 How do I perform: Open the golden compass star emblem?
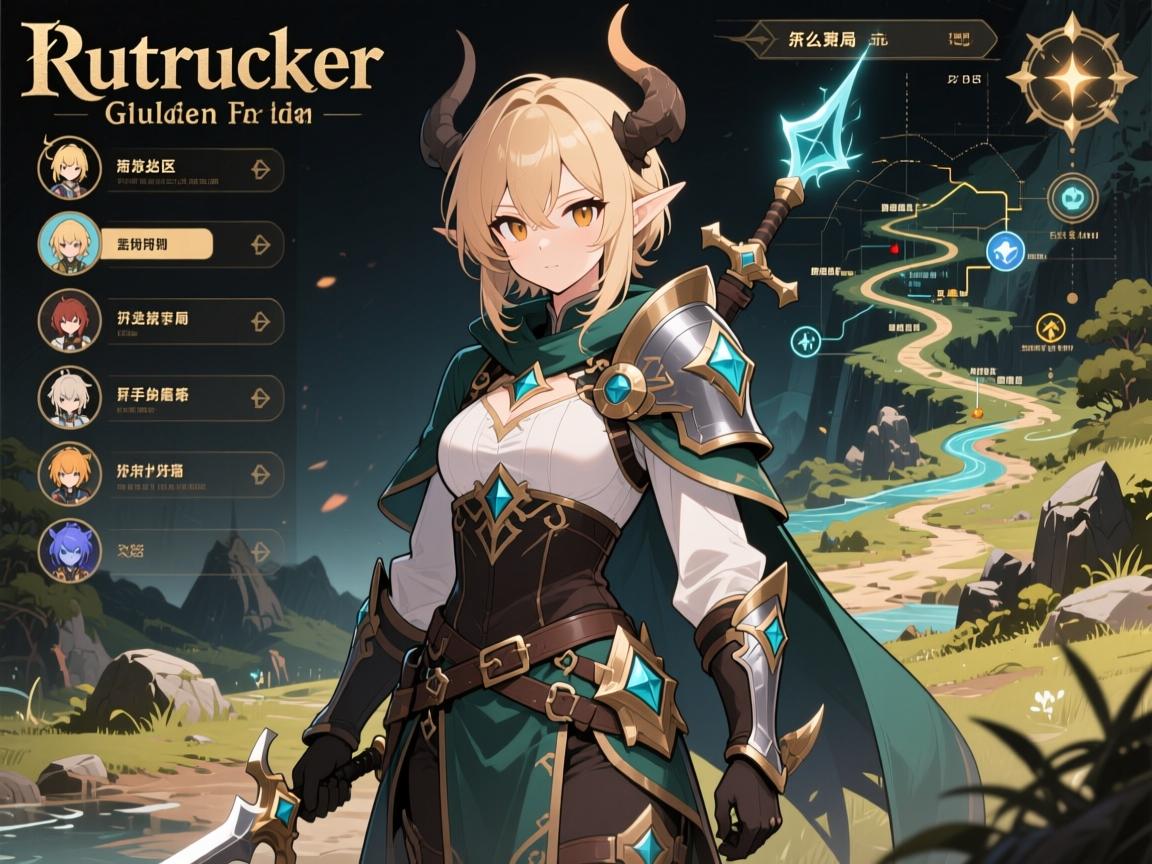(x=1070, y=77)
